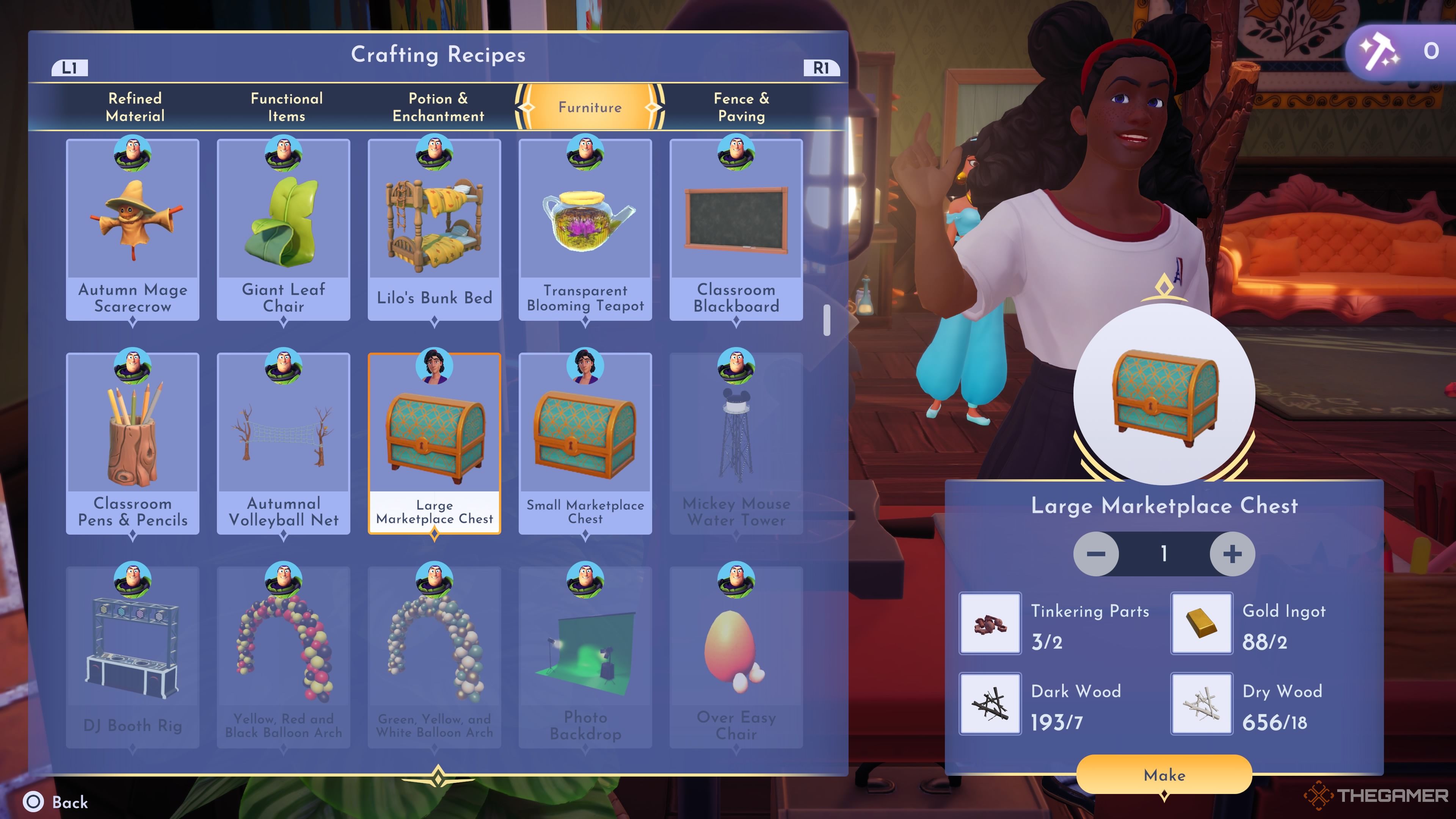The height and width of the screenshot is (819, 1456).
Task: Choose the Lilo's Bunk Bed recipe
Action: 434,229
